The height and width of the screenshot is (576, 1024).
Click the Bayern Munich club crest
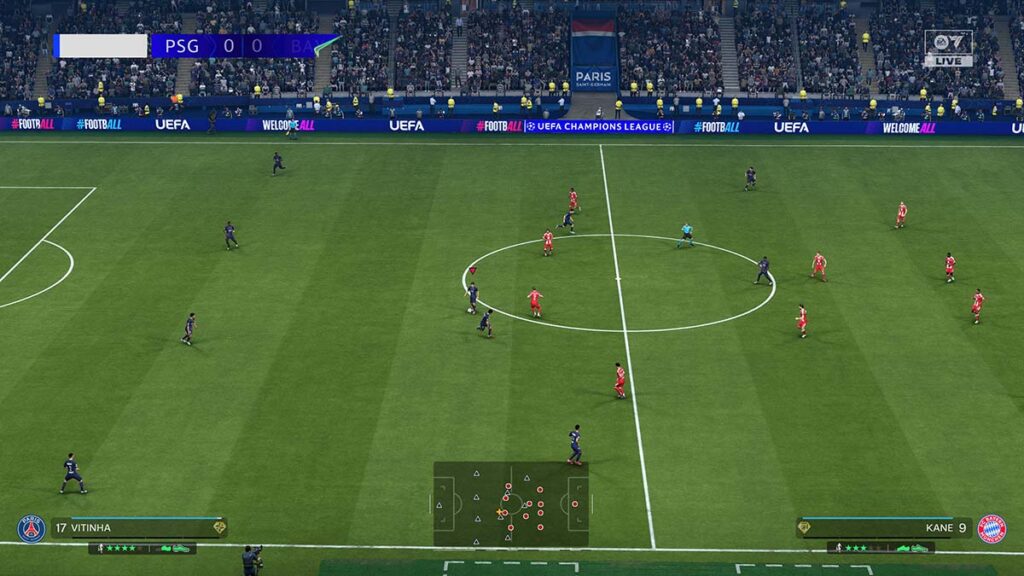(x=991, y=528)
